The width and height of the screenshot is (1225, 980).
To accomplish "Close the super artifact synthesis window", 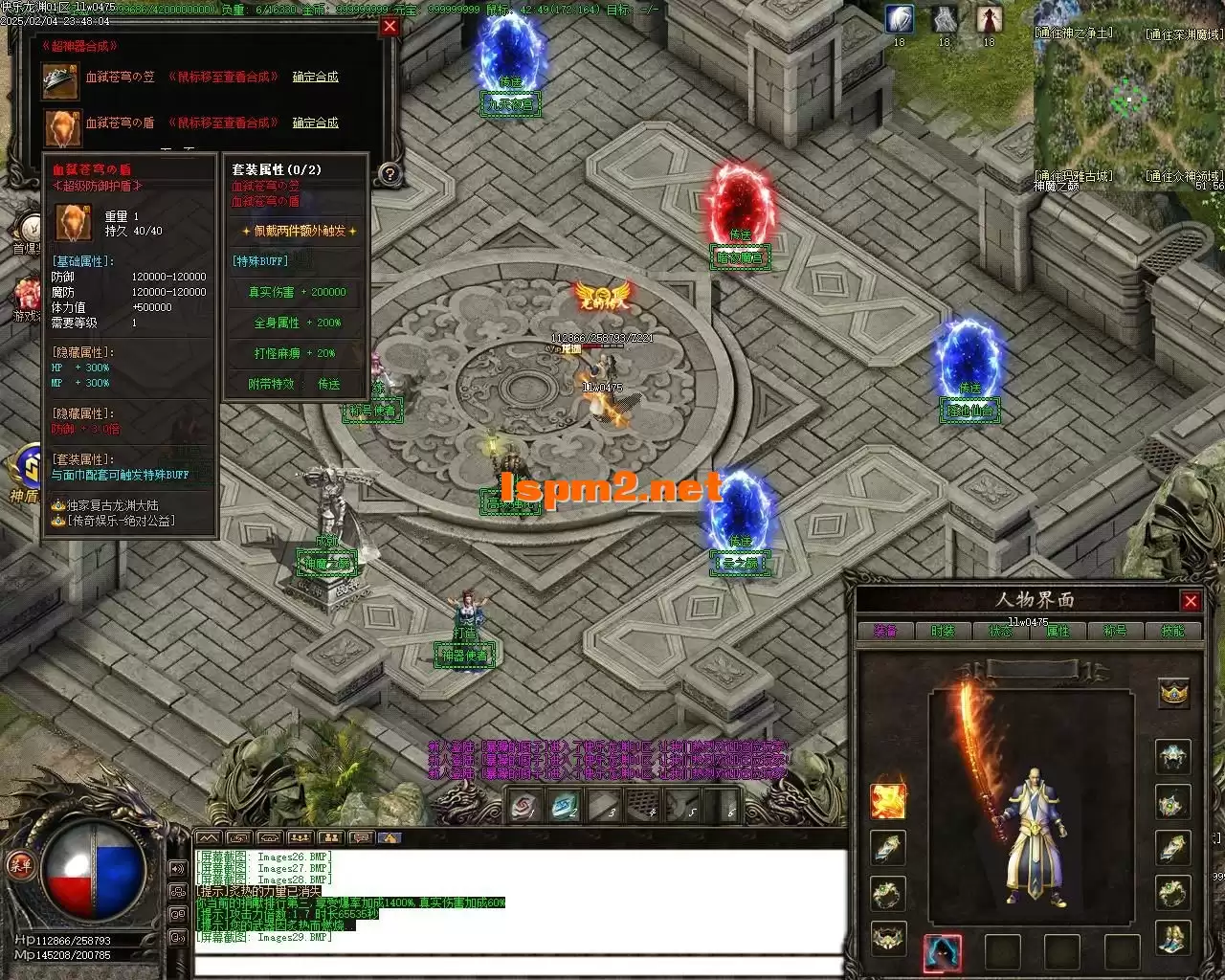I will (x=390, y=27).
